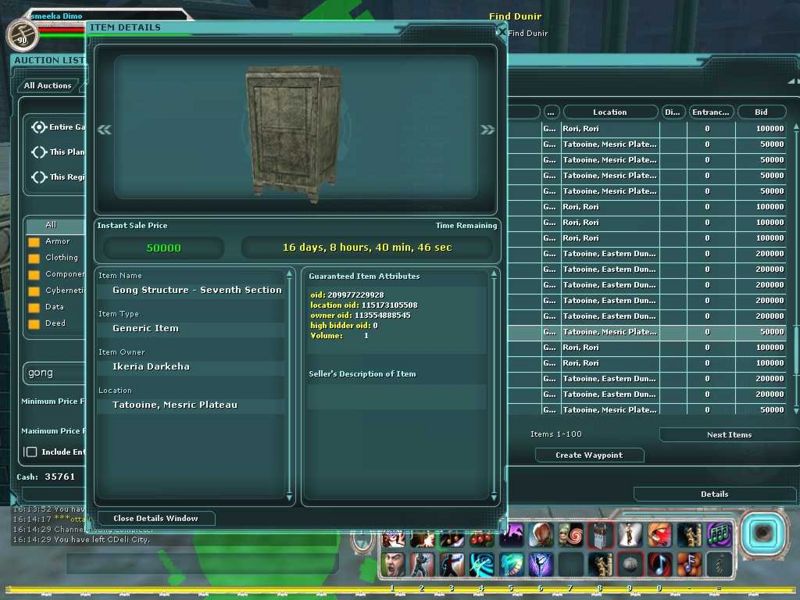This screenshot has width=800, height=600.
Task: Go to Next Items page
Action: coord(728,435)
